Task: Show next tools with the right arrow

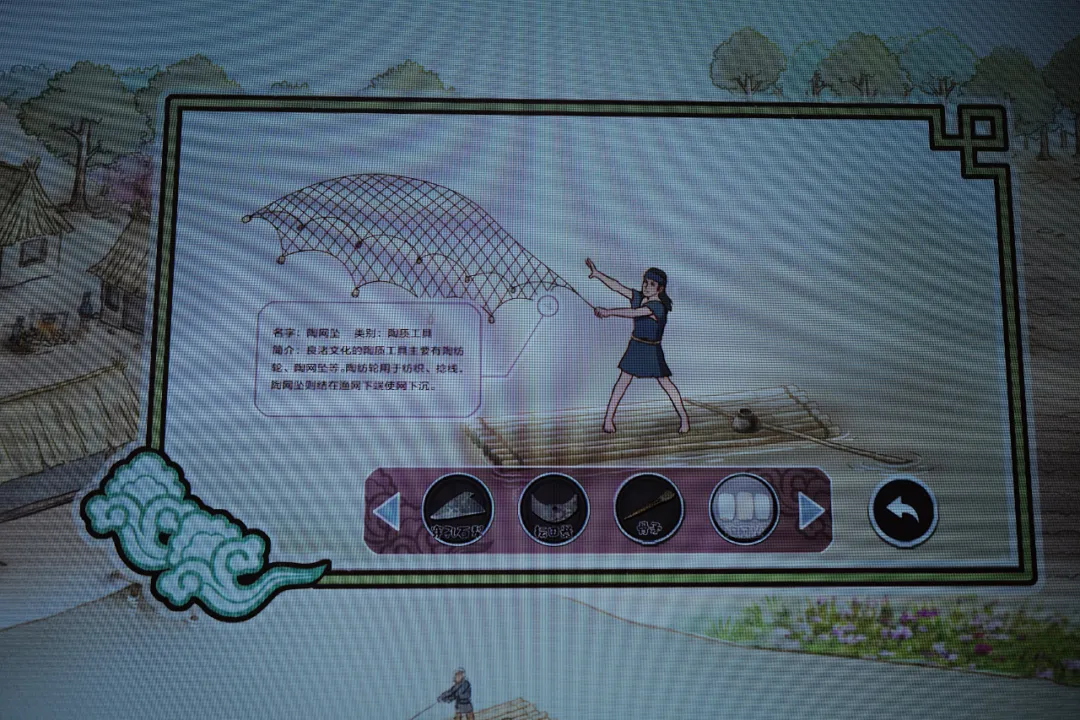Action: tap(811, 511)
